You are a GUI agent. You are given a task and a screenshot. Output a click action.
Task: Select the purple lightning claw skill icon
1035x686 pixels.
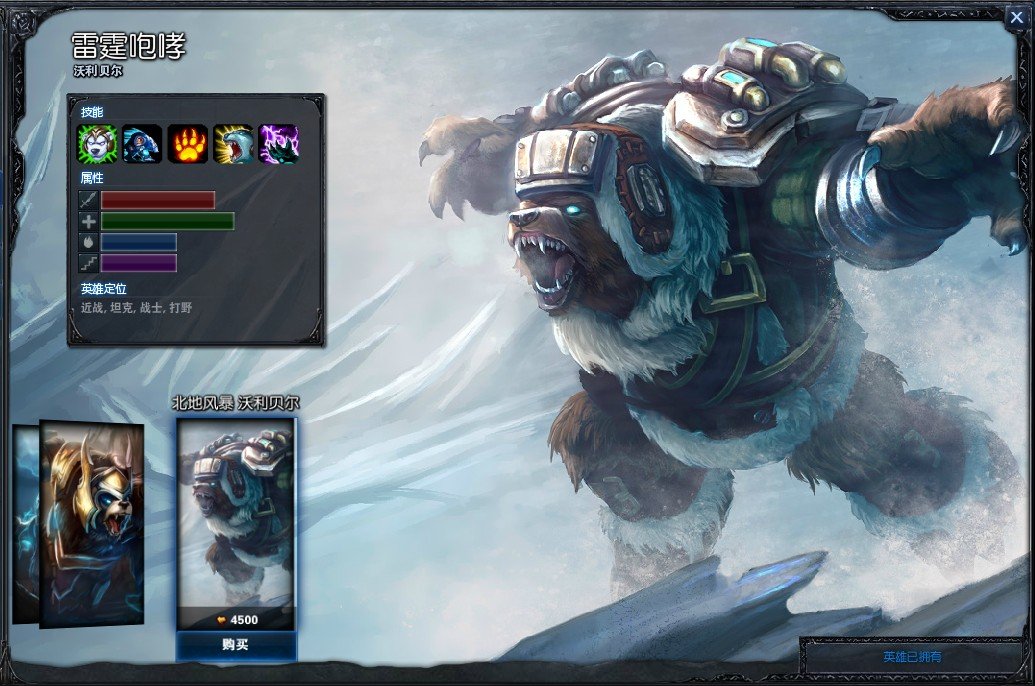click(x=278, y=144)
